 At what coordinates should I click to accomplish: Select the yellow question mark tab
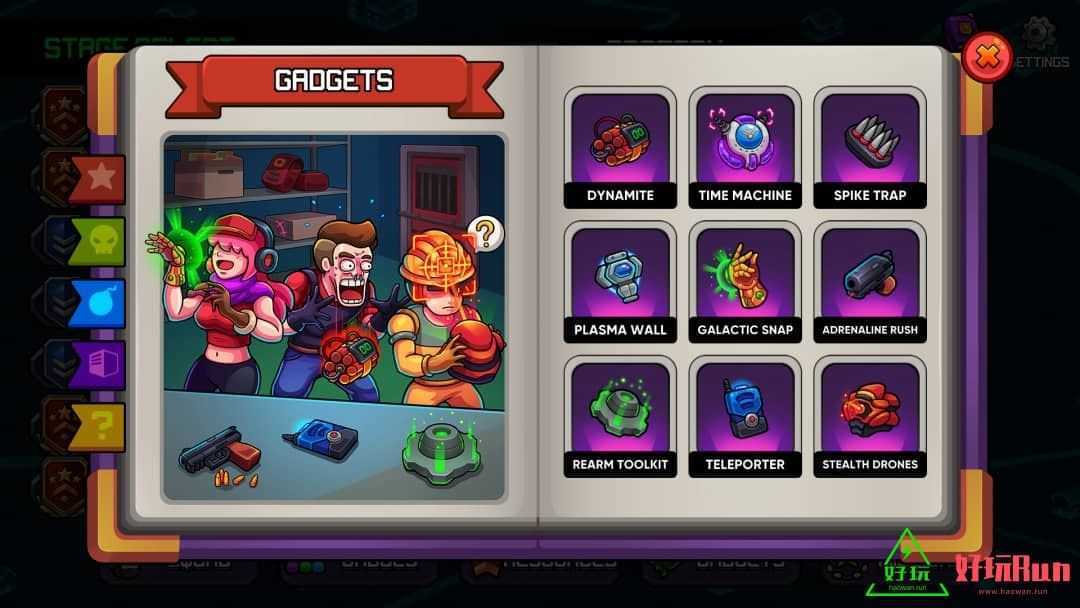pos(98,427)
